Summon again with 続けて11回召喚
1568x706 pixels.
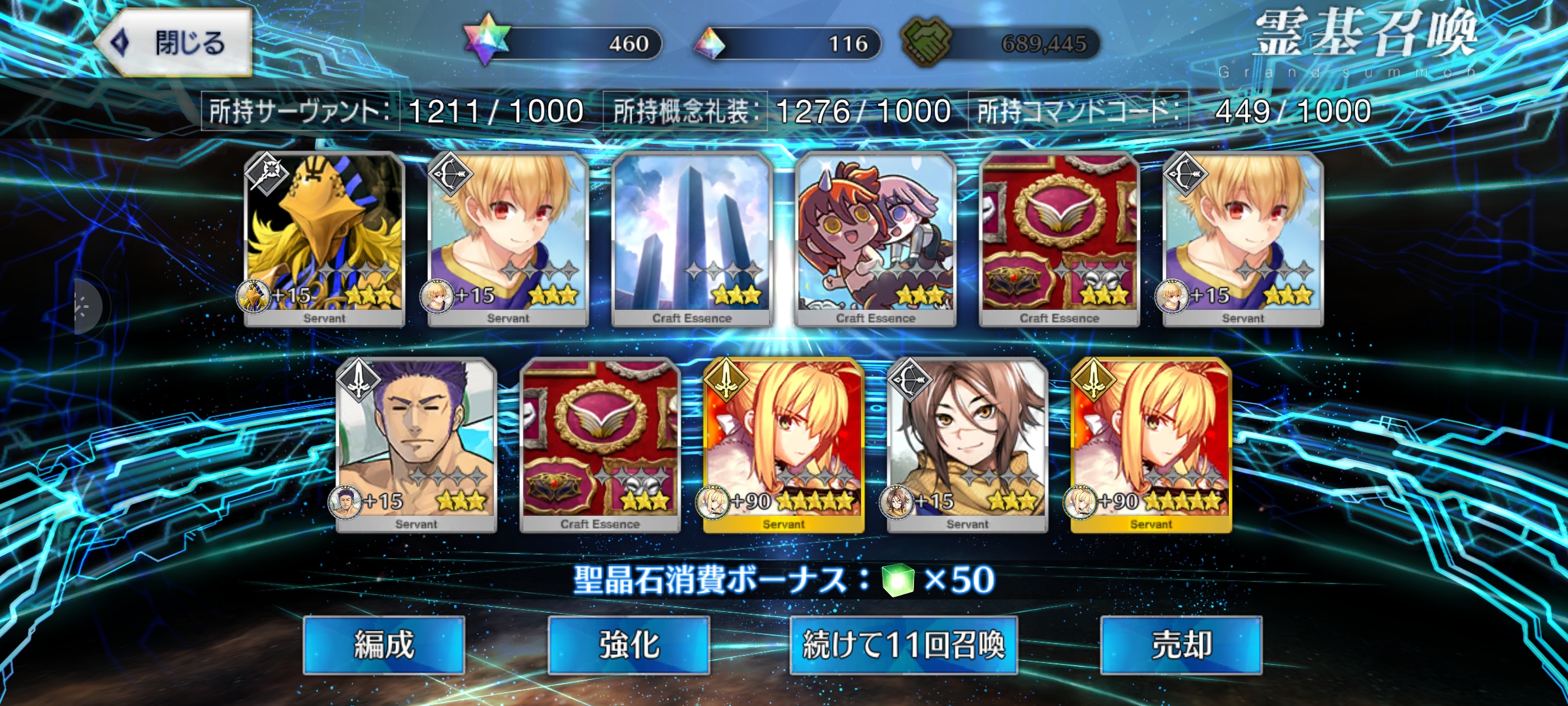(x=904, y=645)
